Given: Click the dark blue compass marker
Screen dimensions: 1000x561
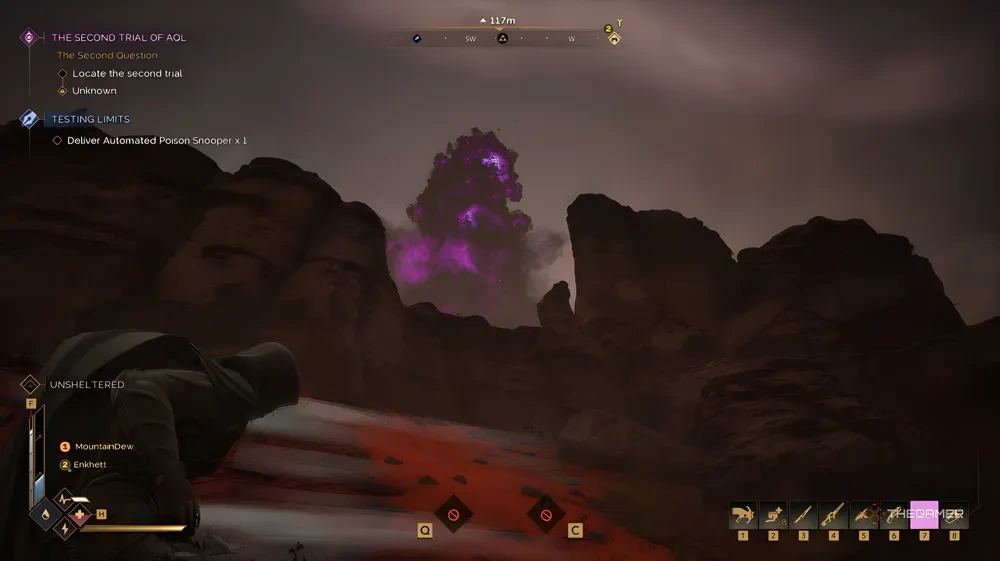Looking at the screenshot, I should click(417, 39).
